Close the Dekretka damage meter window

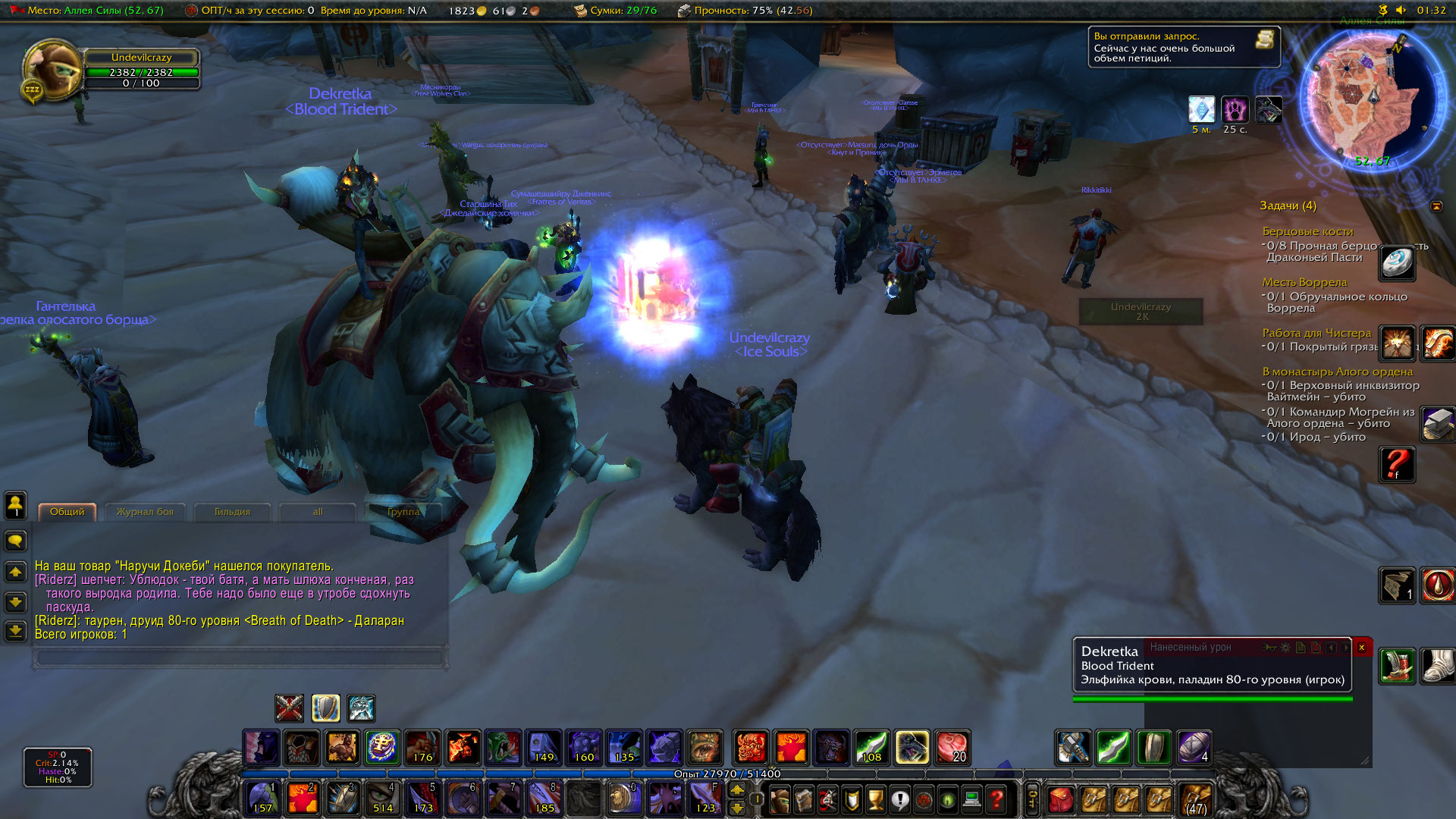[1362, 648]
